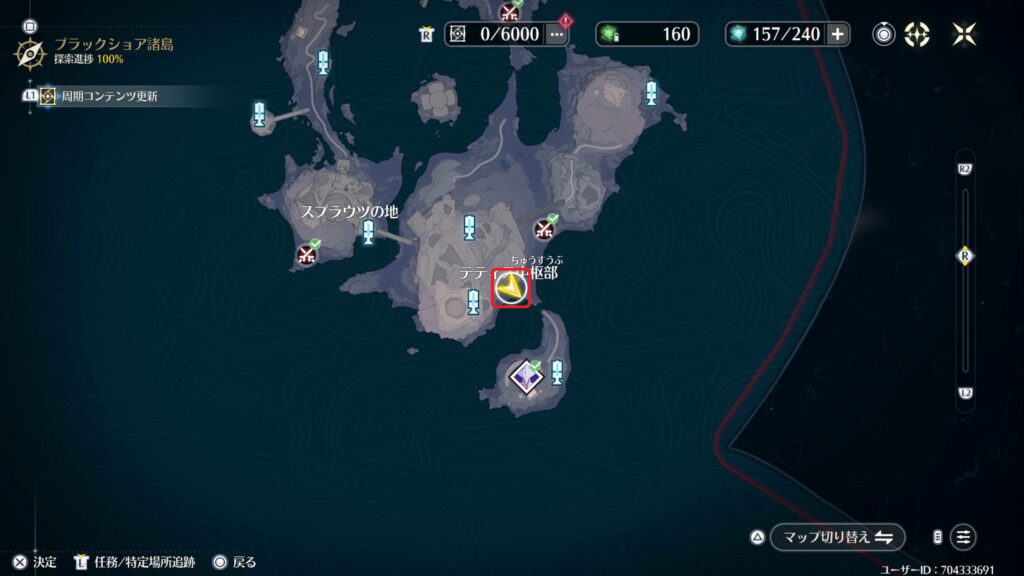Select the player's yellow arrow marker
Viewport: 1024px width, 576px height.
tap(512, 289)
